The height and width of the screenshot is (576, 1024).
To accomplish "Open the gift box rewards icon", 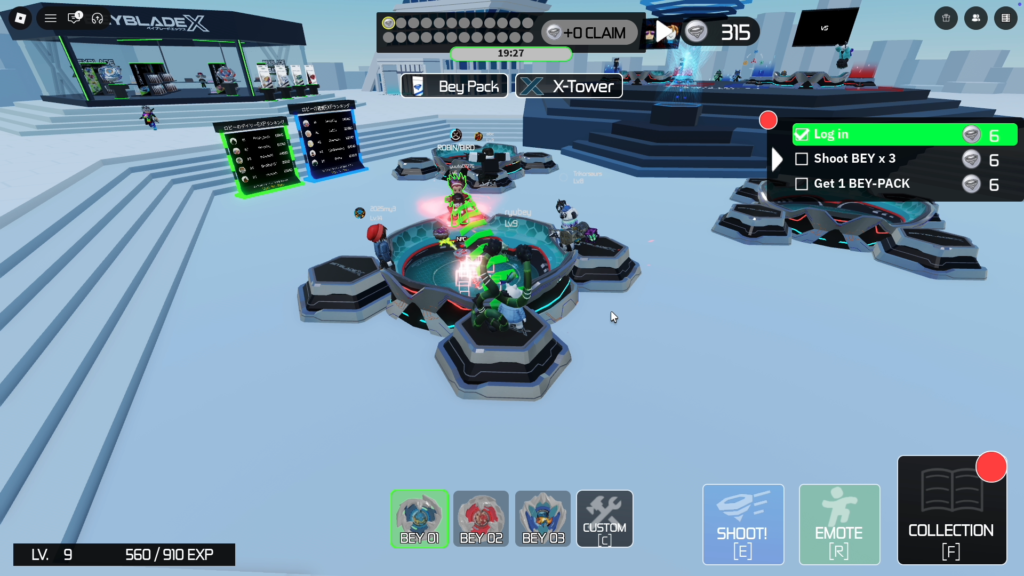I will coord(946,18).
